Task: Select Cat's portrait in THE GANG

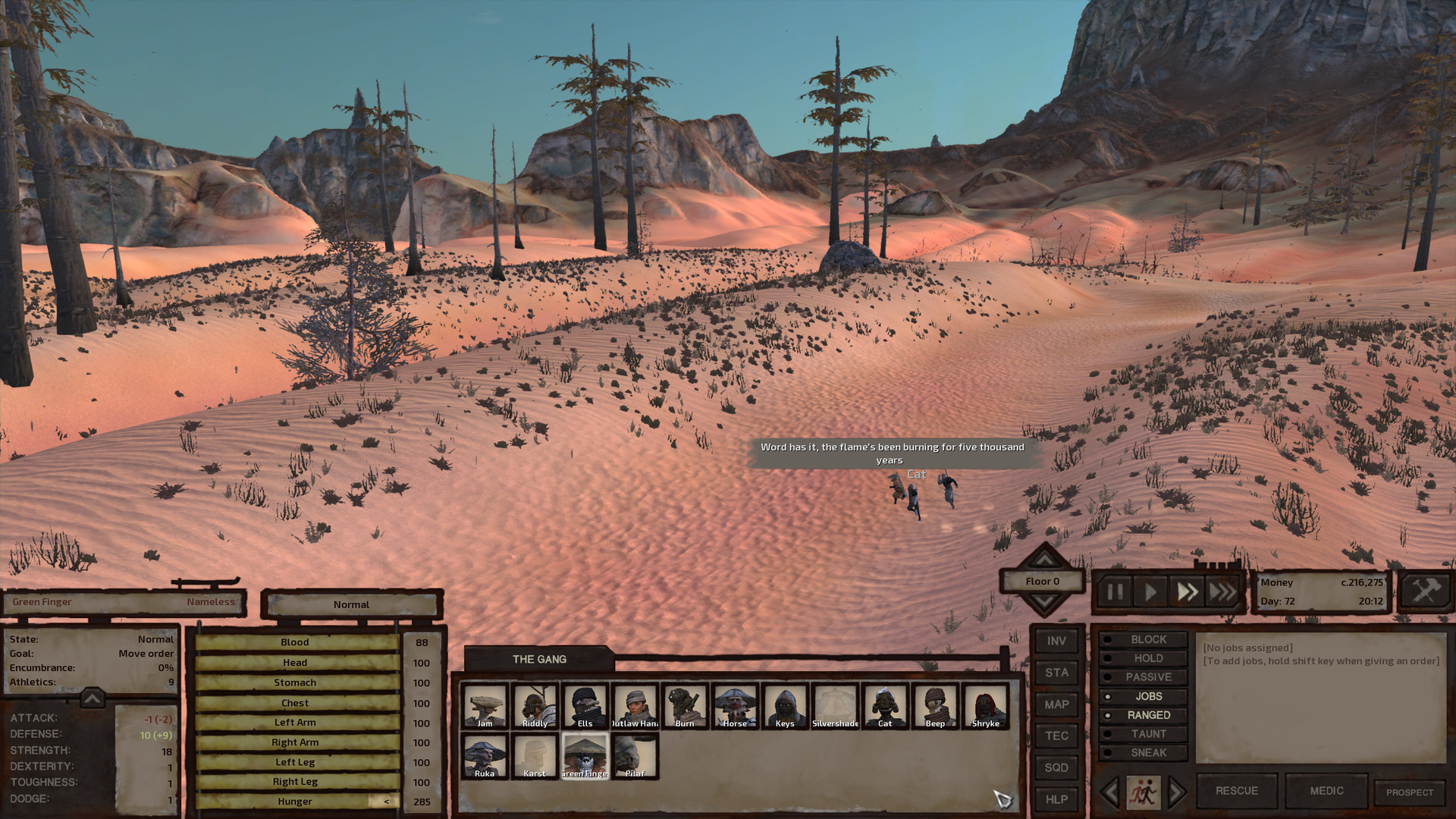Action: pyautogui.click(x=884, y=705)
